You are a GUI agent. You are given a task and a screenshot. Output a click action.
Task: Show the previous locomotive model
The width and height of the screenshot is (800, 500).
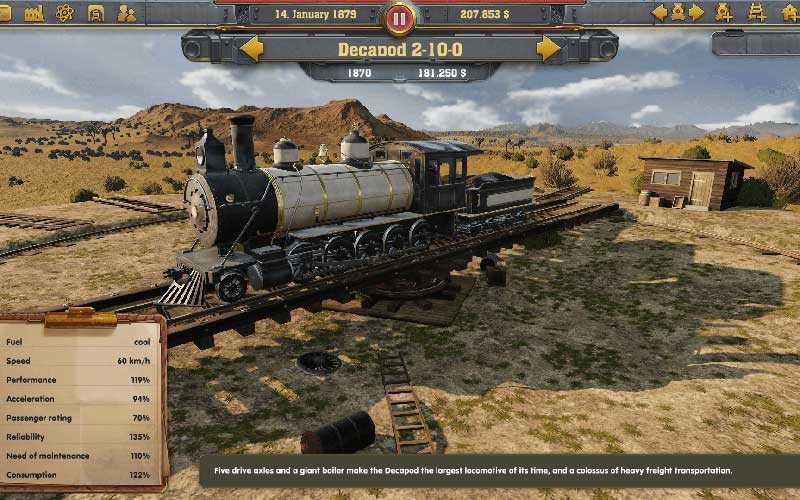click(251, 48)
